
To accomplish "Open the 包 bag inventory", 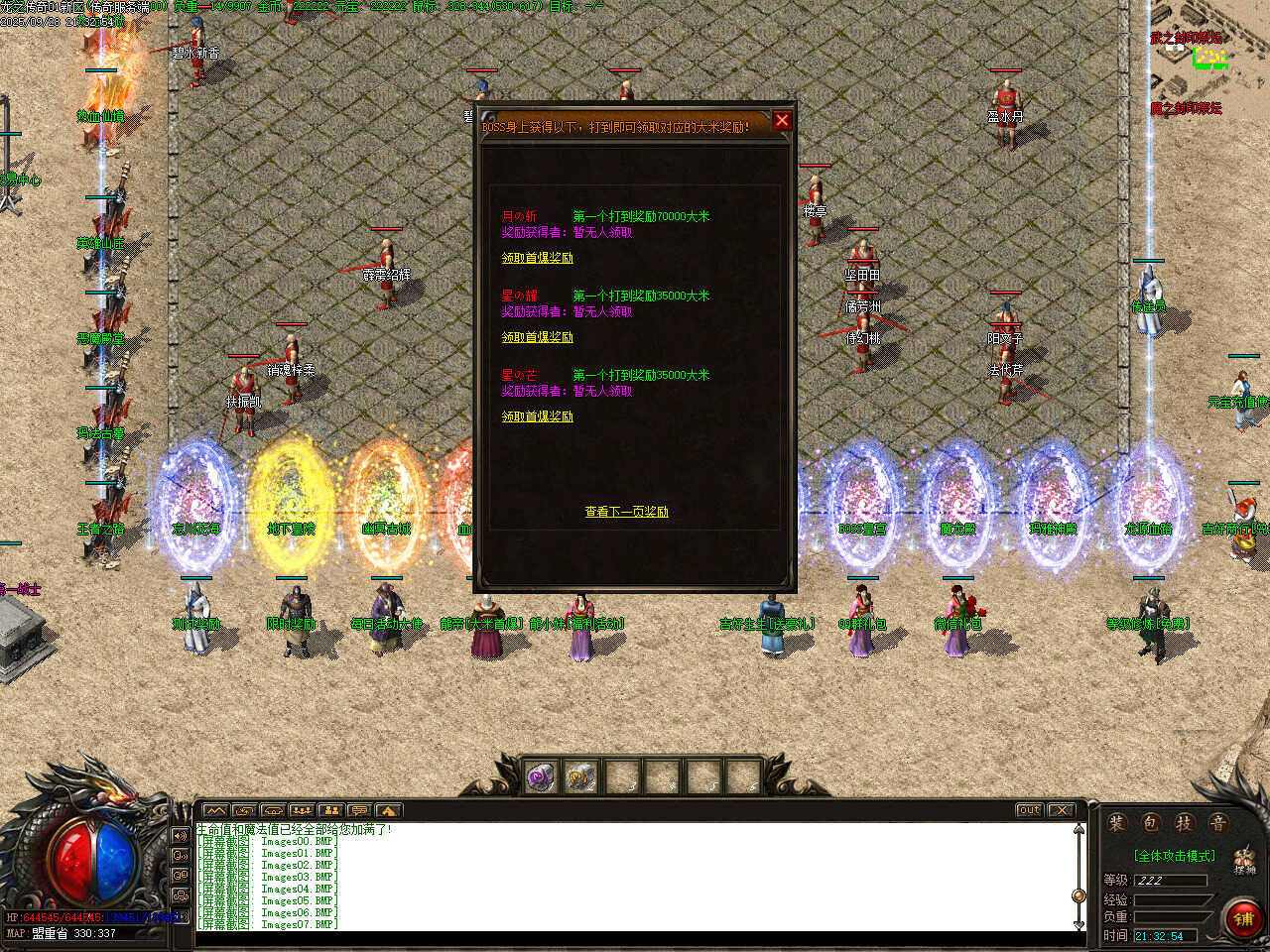I will pos(1151,823).
